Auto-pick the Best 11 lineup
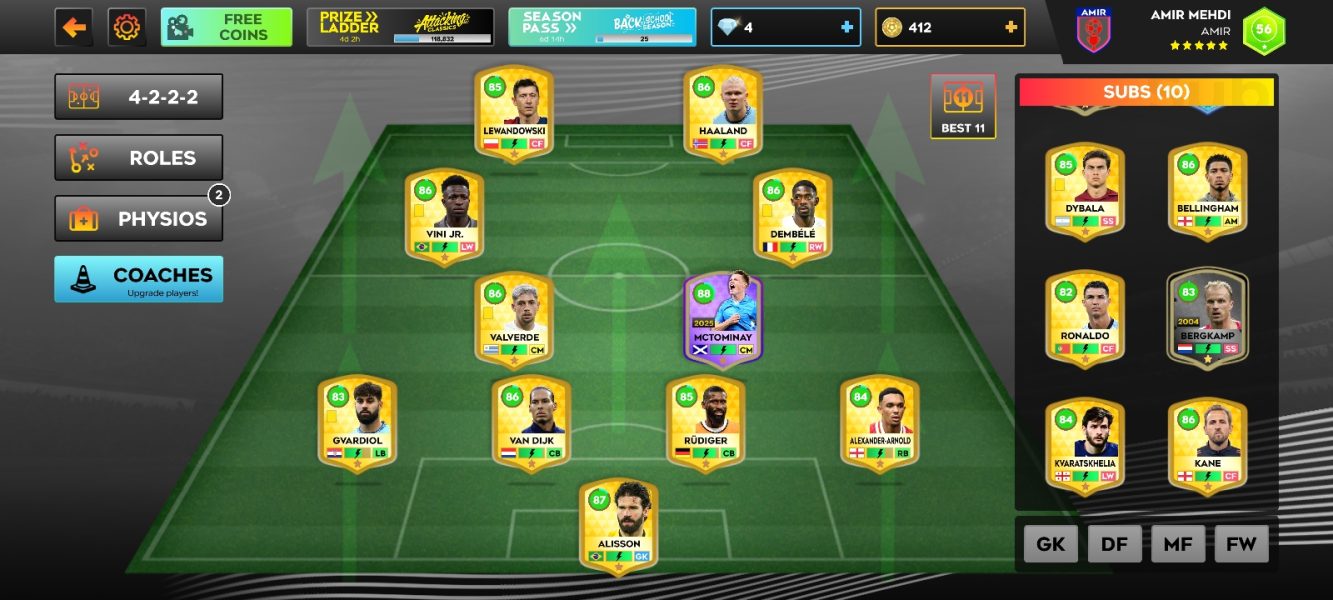This screenshot has width=1333, height=600. point(963,106)
